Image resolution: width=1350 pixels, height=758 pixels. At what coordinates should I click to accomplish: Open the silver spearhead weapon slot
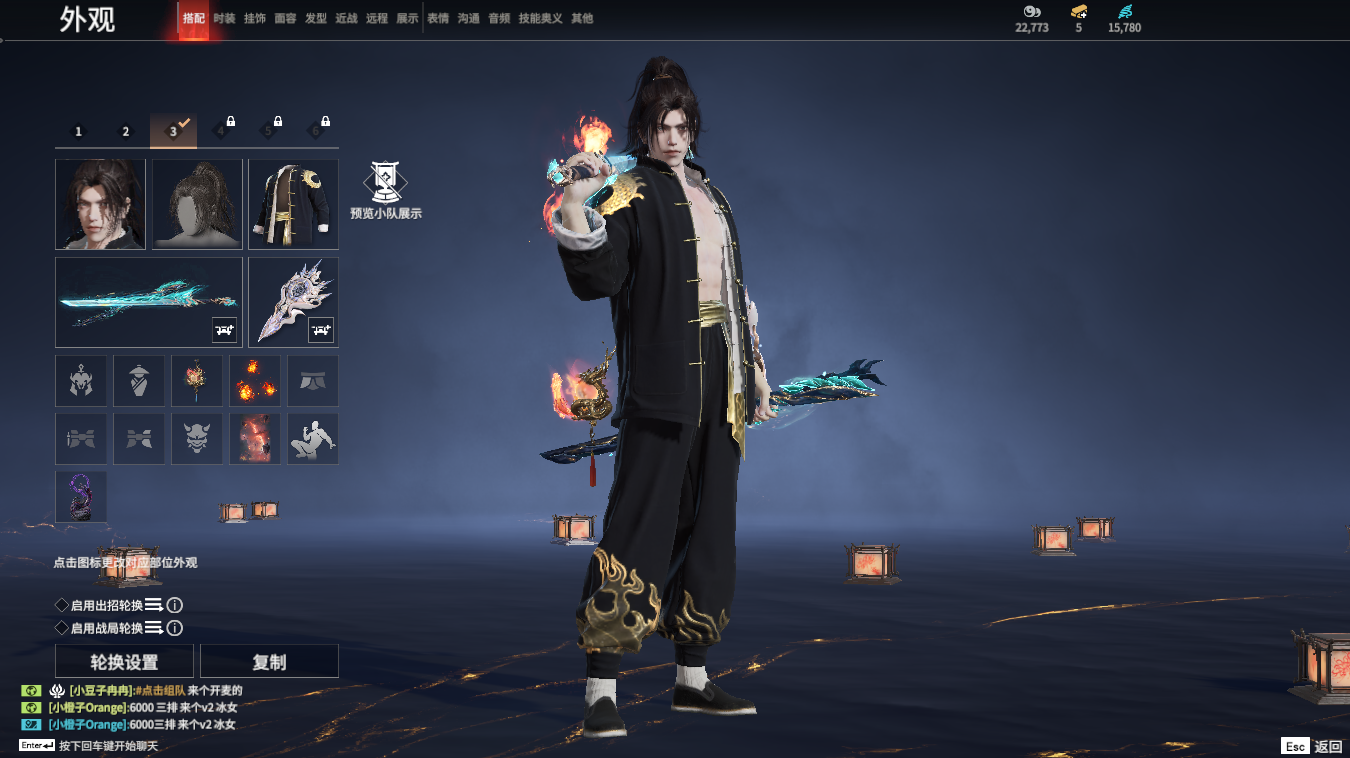[x=293, y=302]
